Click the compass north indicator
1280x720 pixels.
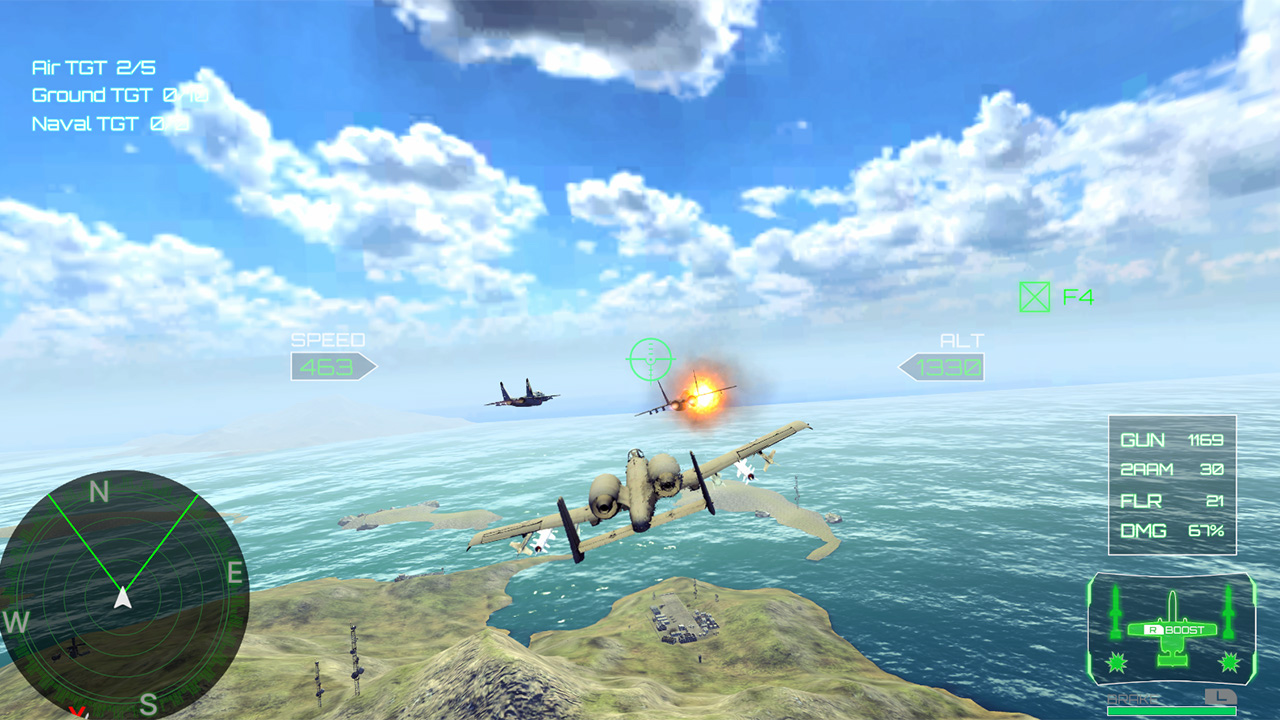click(96, 490)
